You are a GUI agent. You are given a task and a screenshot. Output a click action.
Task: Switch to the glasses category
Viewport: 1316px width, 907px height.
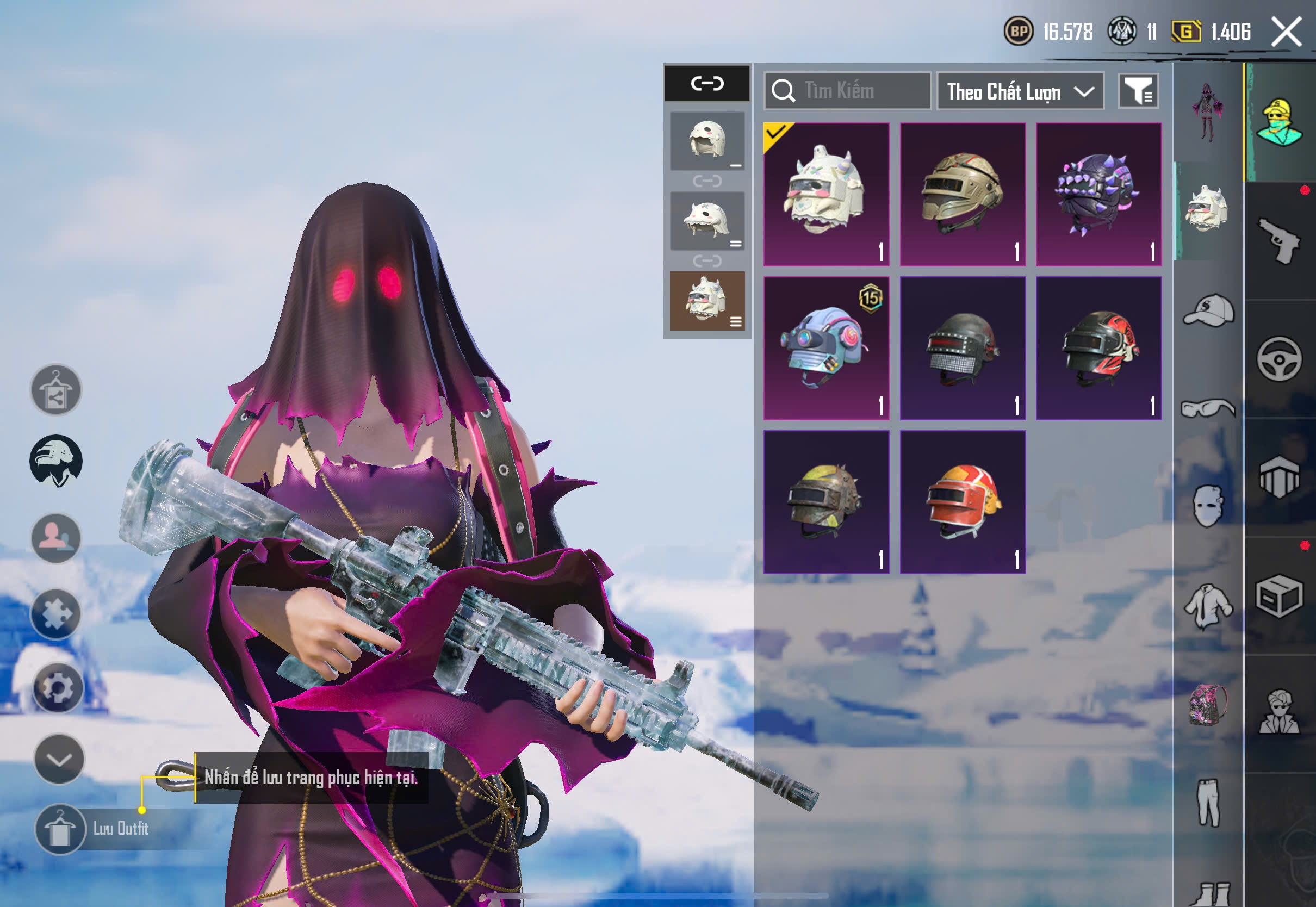click(x=1208, y=408)
